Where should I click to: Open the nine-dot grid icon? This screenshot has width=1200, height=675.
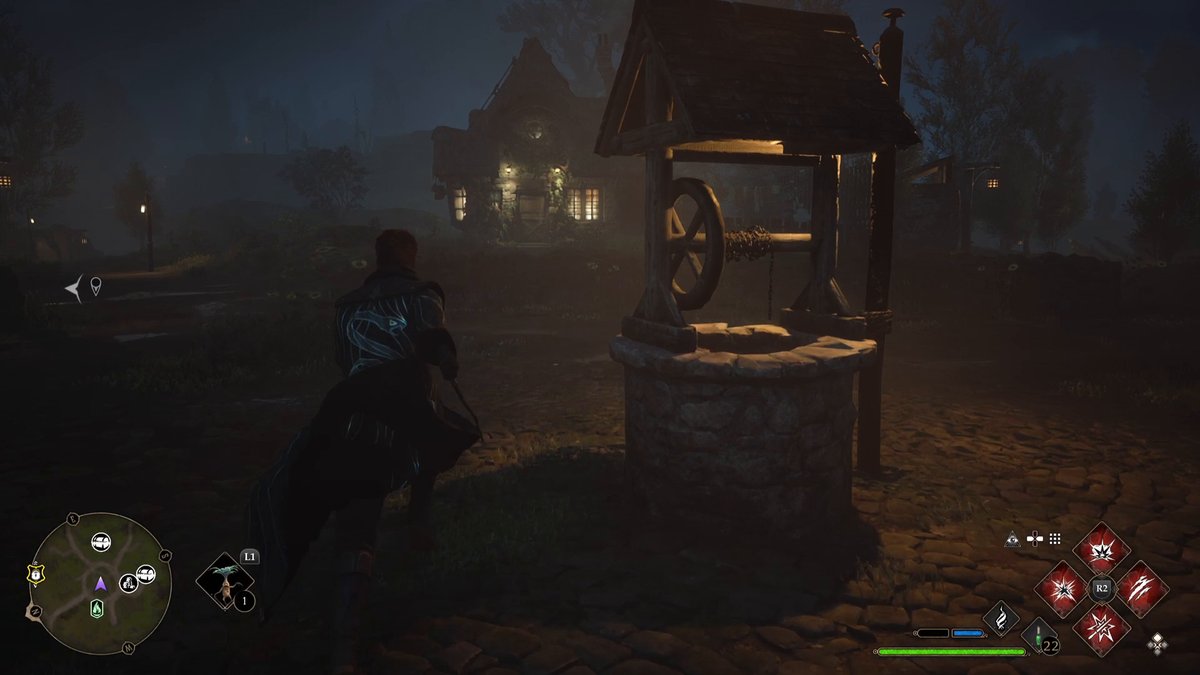(1054, 538)
